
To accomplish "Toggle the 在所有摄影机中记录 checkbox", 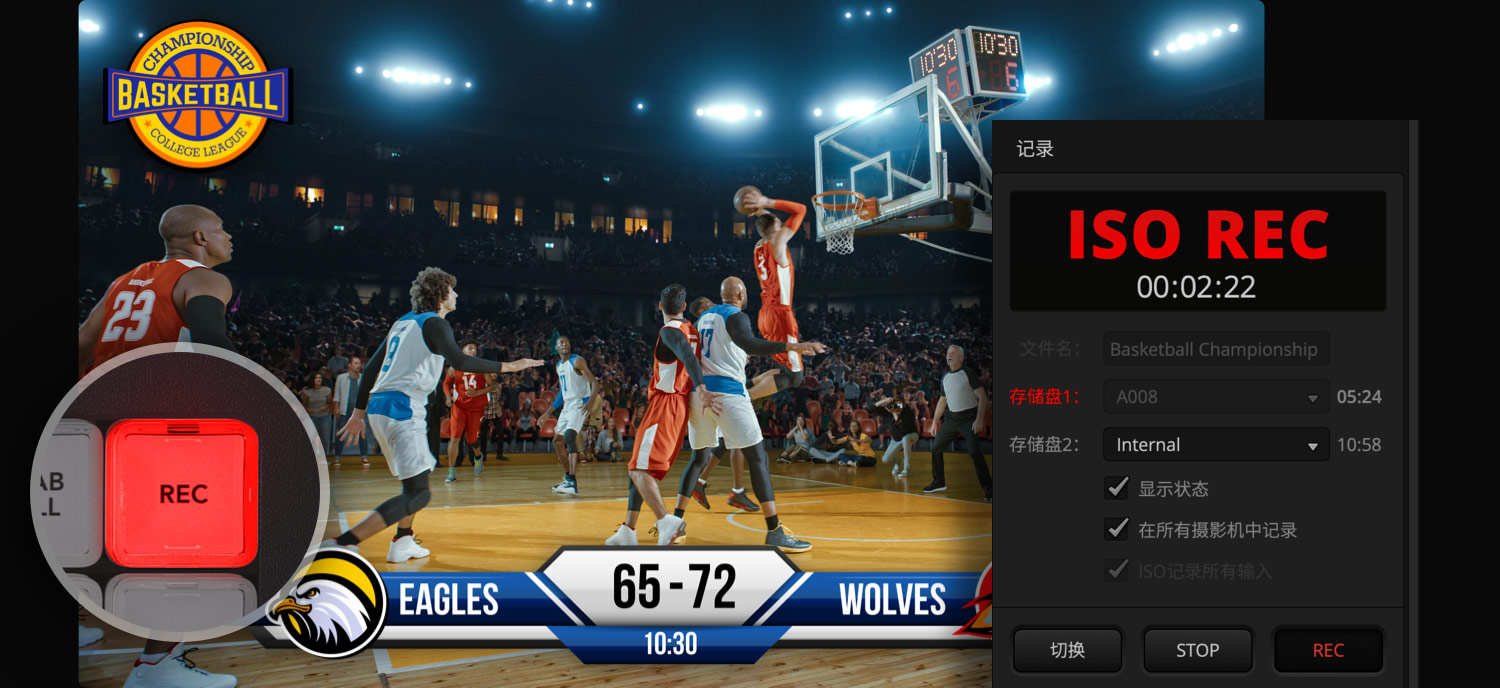I will pyautogui.click(x=1117, y=529).
